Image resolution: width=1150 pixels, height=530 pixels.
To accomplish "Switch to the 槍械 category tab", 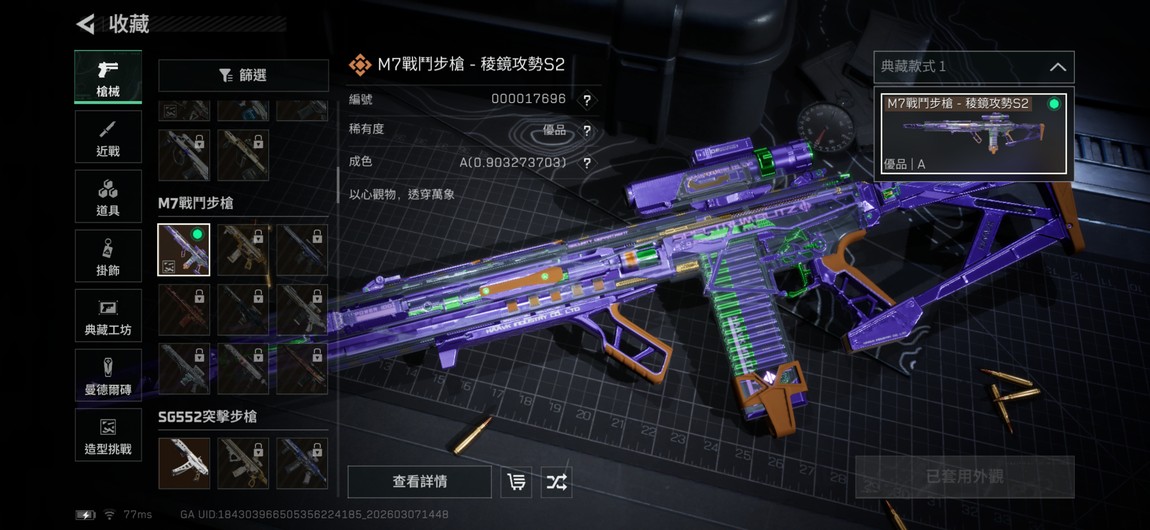I will coord(108,77).
